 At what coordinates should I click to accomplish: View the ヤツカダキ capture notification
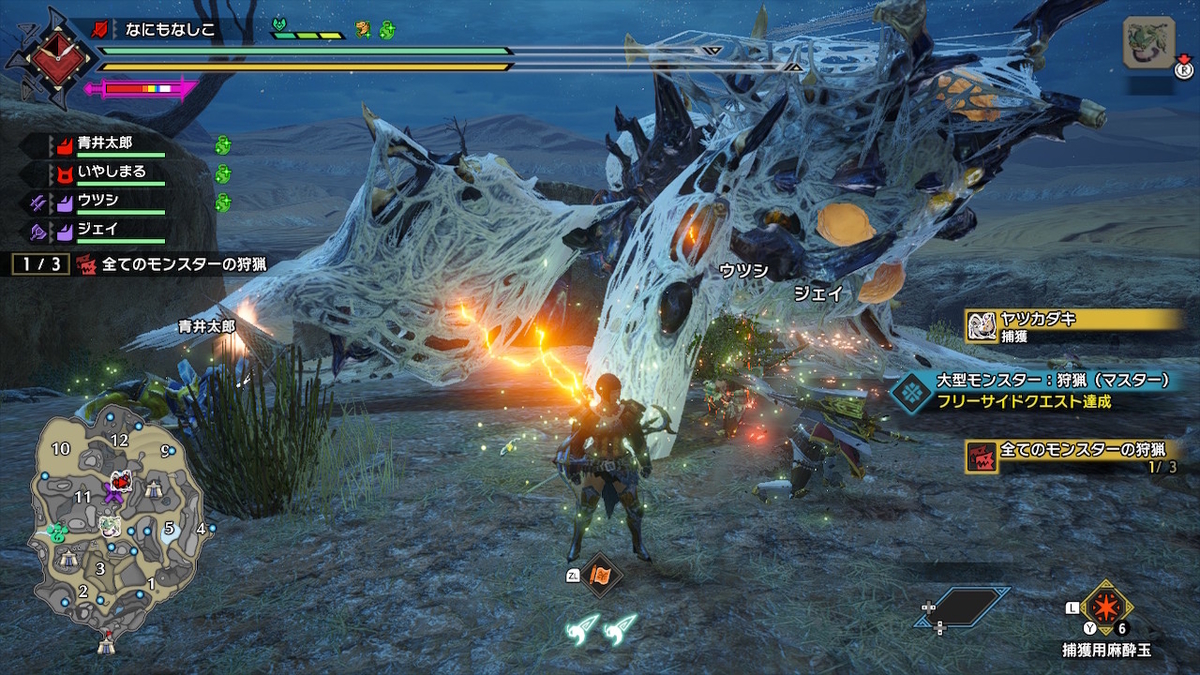pyautogui.click(x=1073, y=324)
